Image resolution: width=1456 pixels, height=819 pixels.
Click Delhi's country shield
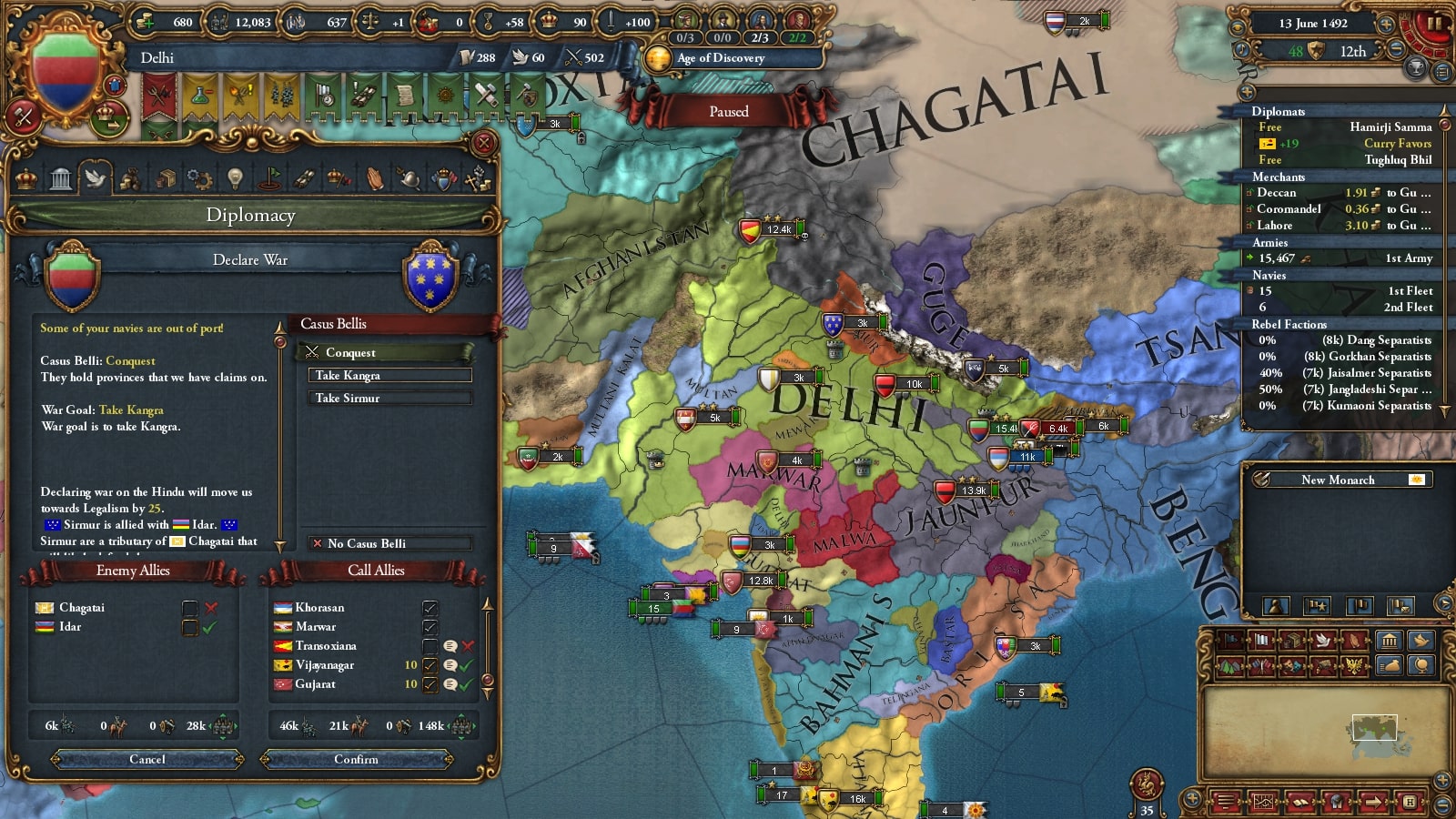point(65,75)
